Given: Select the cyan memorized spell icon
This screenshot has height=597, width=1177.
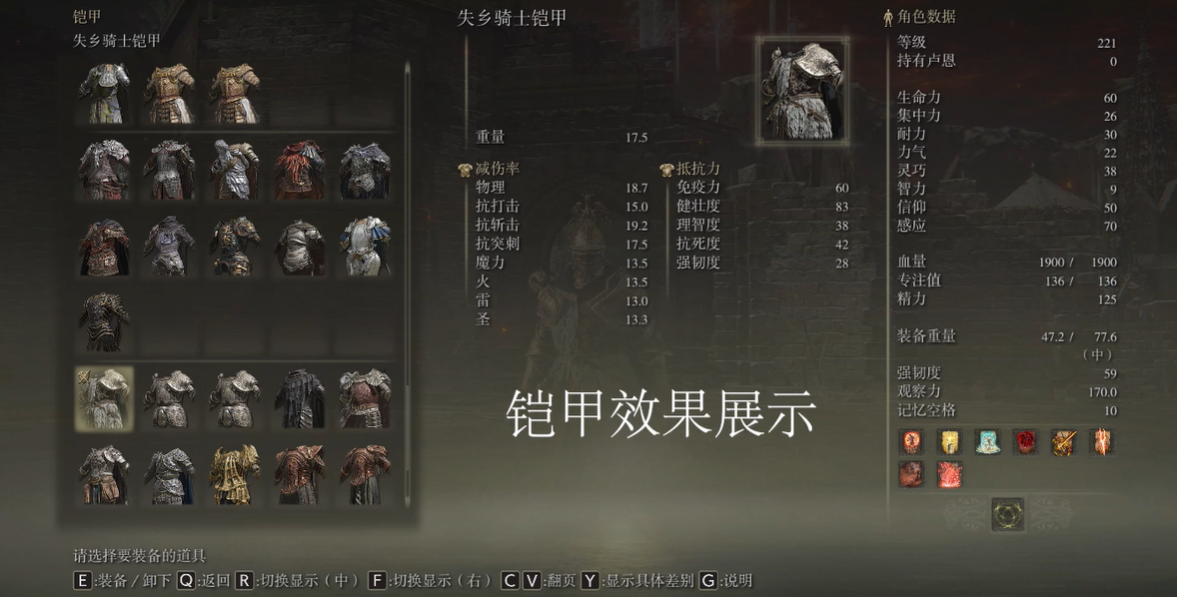Looking at the screenshot, I should click(x=987, y=441).
